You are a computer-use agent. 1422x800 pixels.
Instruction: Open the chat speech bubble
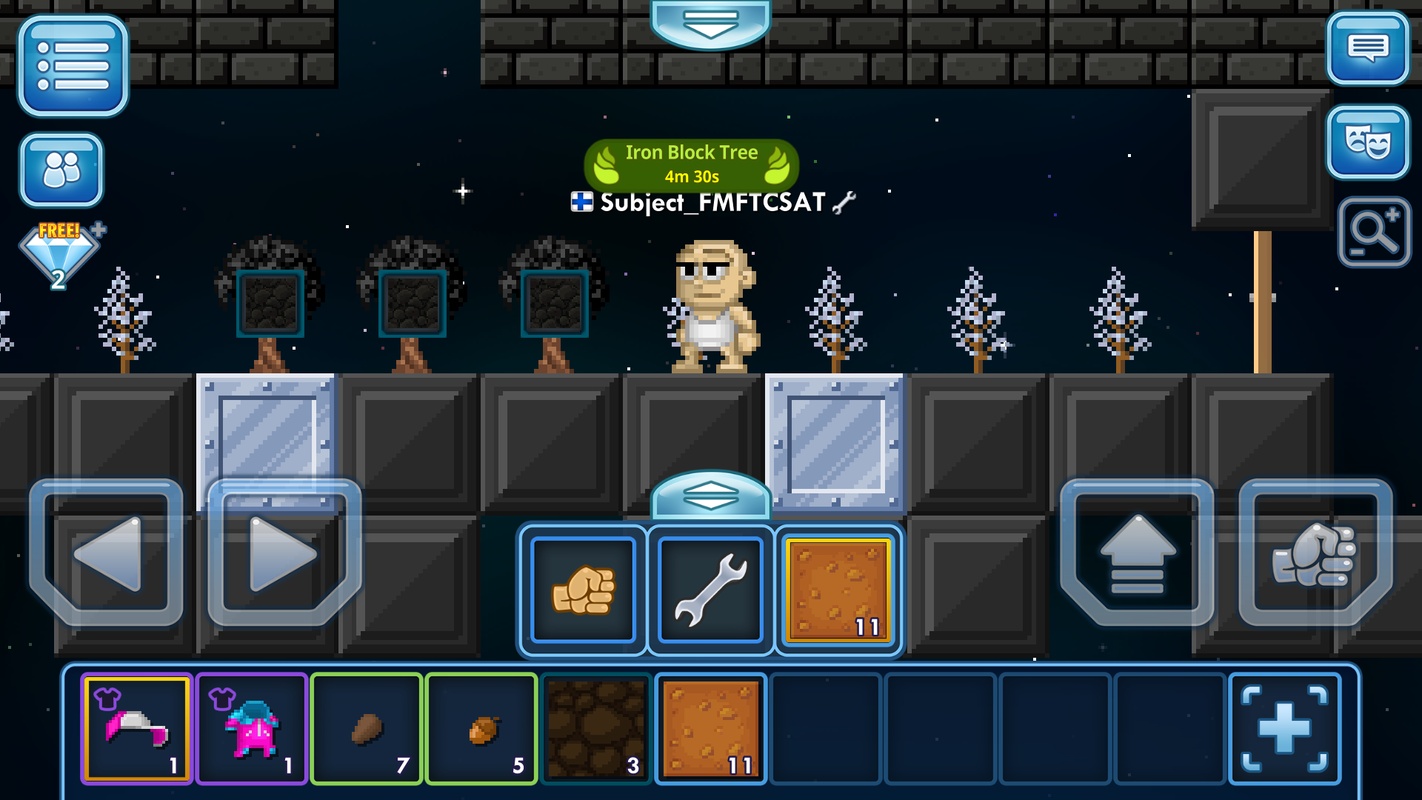pos(1367,48)
